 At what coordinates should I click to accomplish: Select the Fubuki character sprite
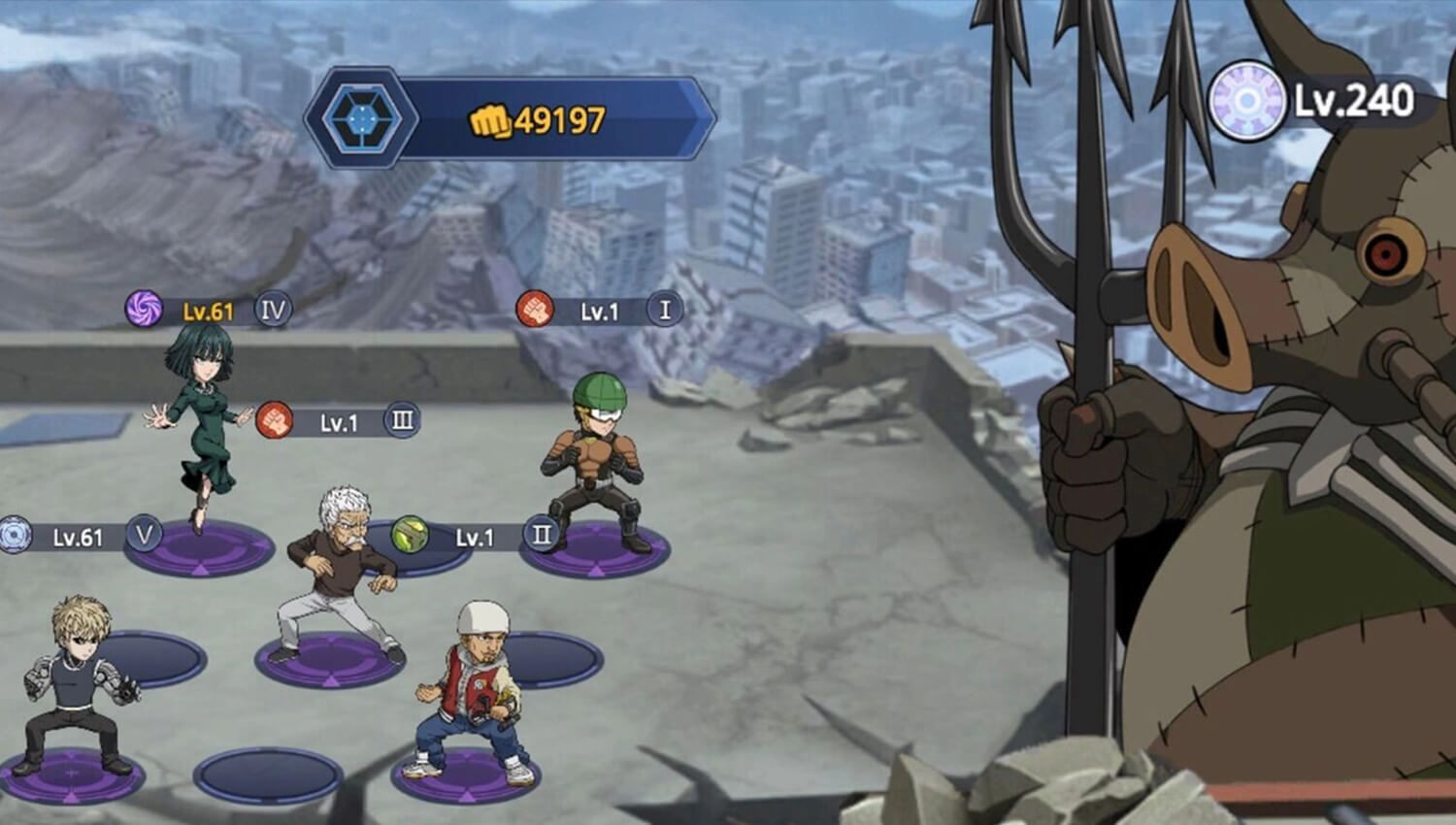(206, 427)
